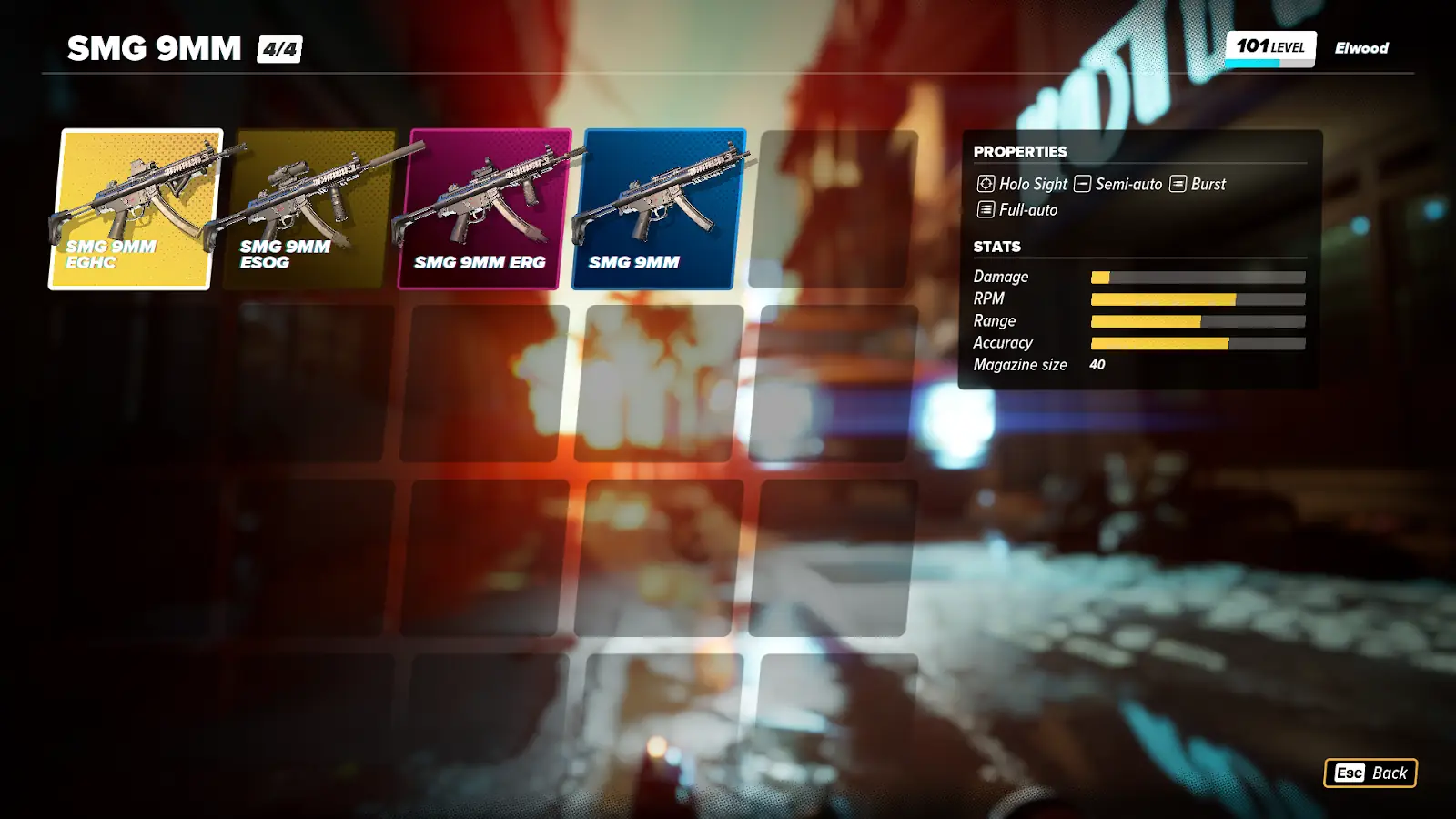Select the yellow SMG 9MM EGHC tile
The image size is (1456, 819).
click(x=135, y=209)
